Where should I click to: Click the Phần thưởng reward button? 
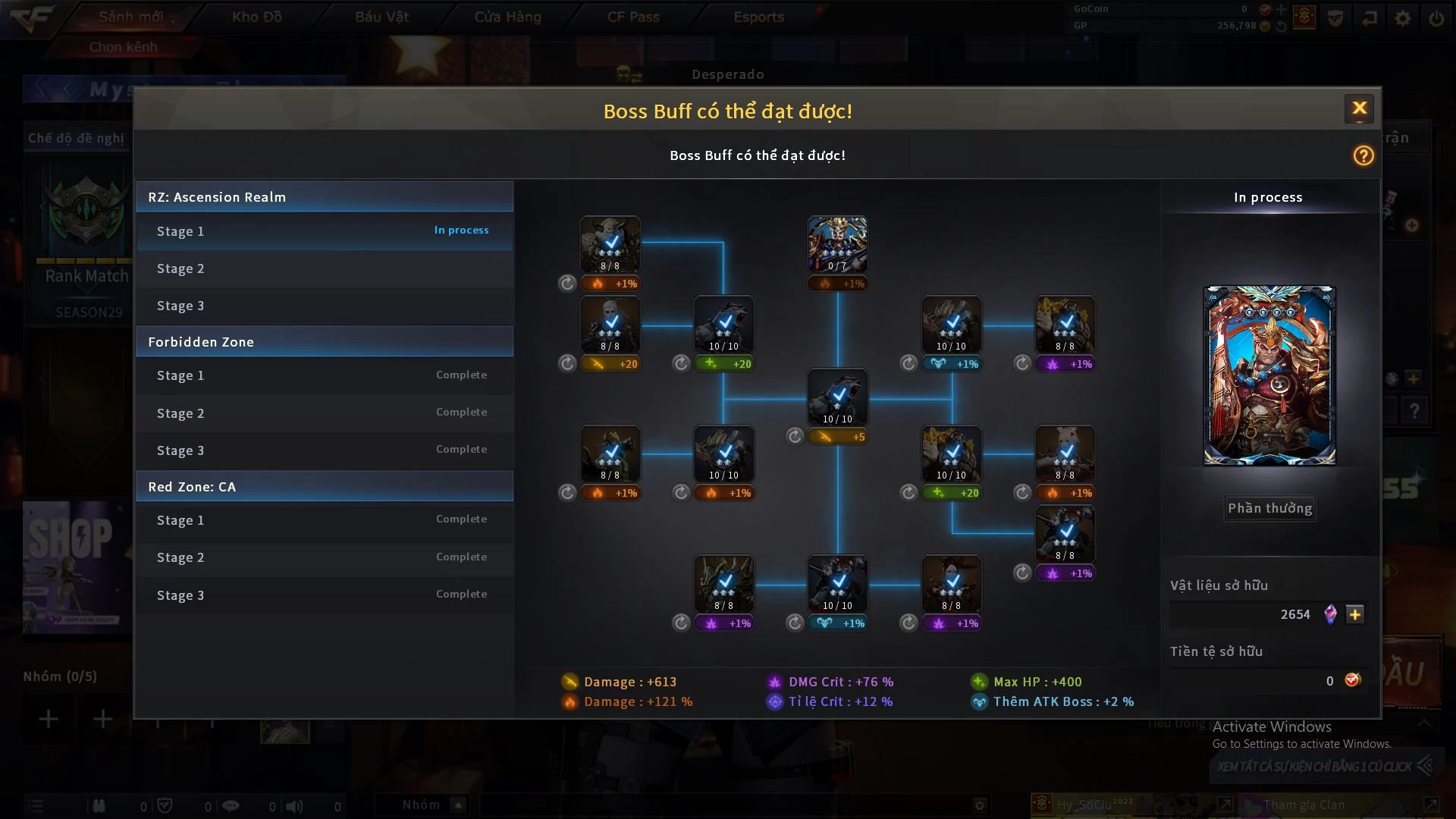click(x=1269, y=508)
